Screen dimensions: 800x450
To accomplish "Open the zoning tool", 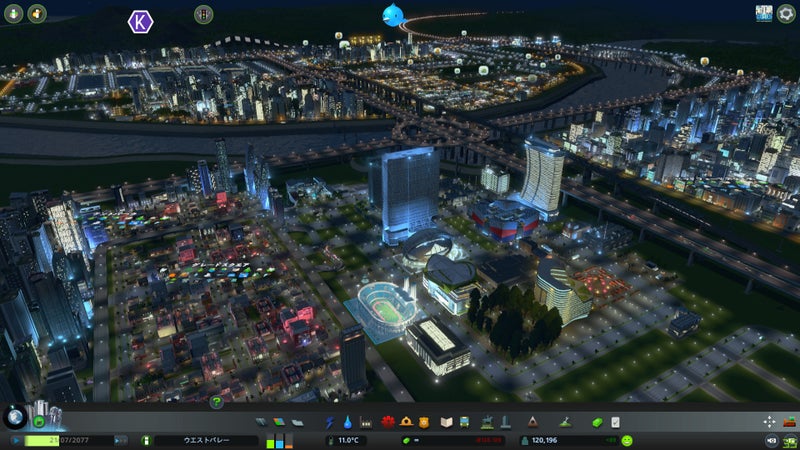I will click(x=279, y=422).
